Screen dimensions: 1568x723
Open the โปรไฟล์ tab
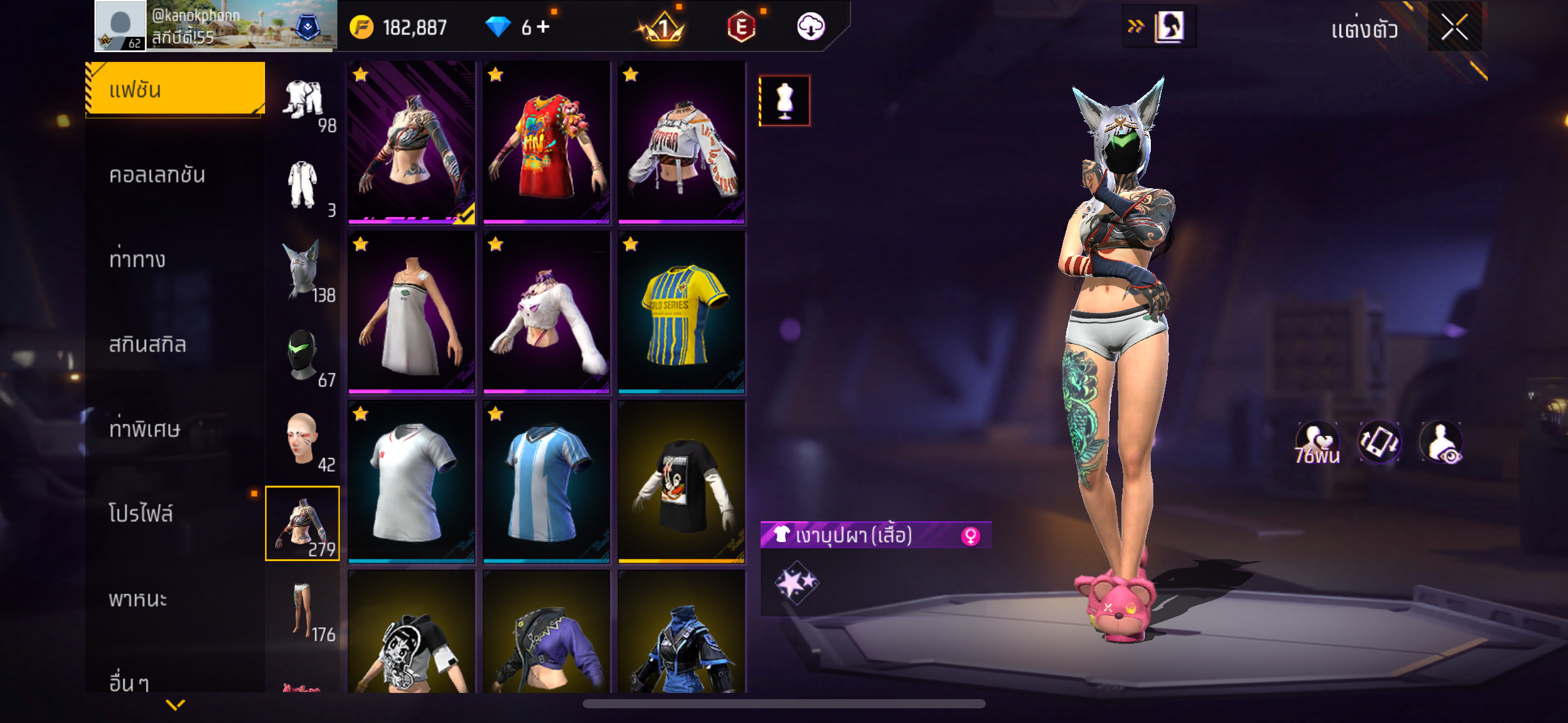[x=141, y=514]
